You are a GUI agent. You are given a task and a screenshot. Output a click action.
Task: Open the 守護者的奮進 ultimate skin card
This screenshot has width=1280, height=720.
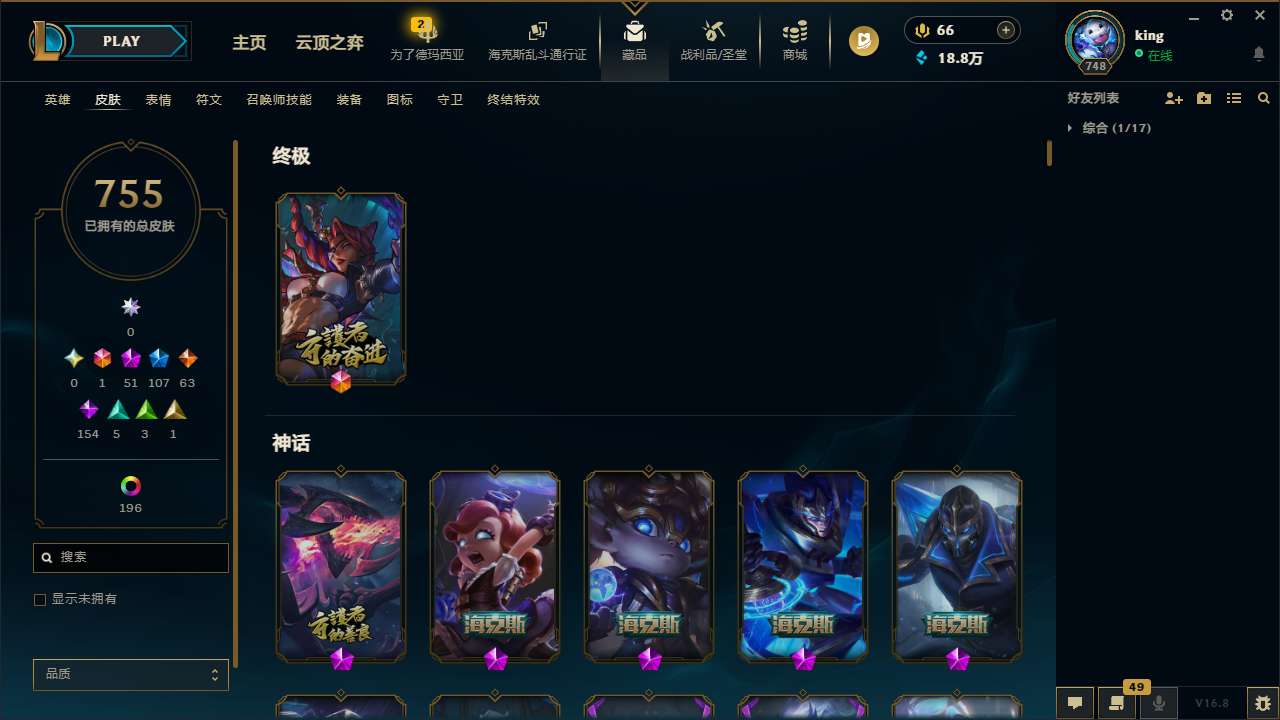tap(340, 289)
